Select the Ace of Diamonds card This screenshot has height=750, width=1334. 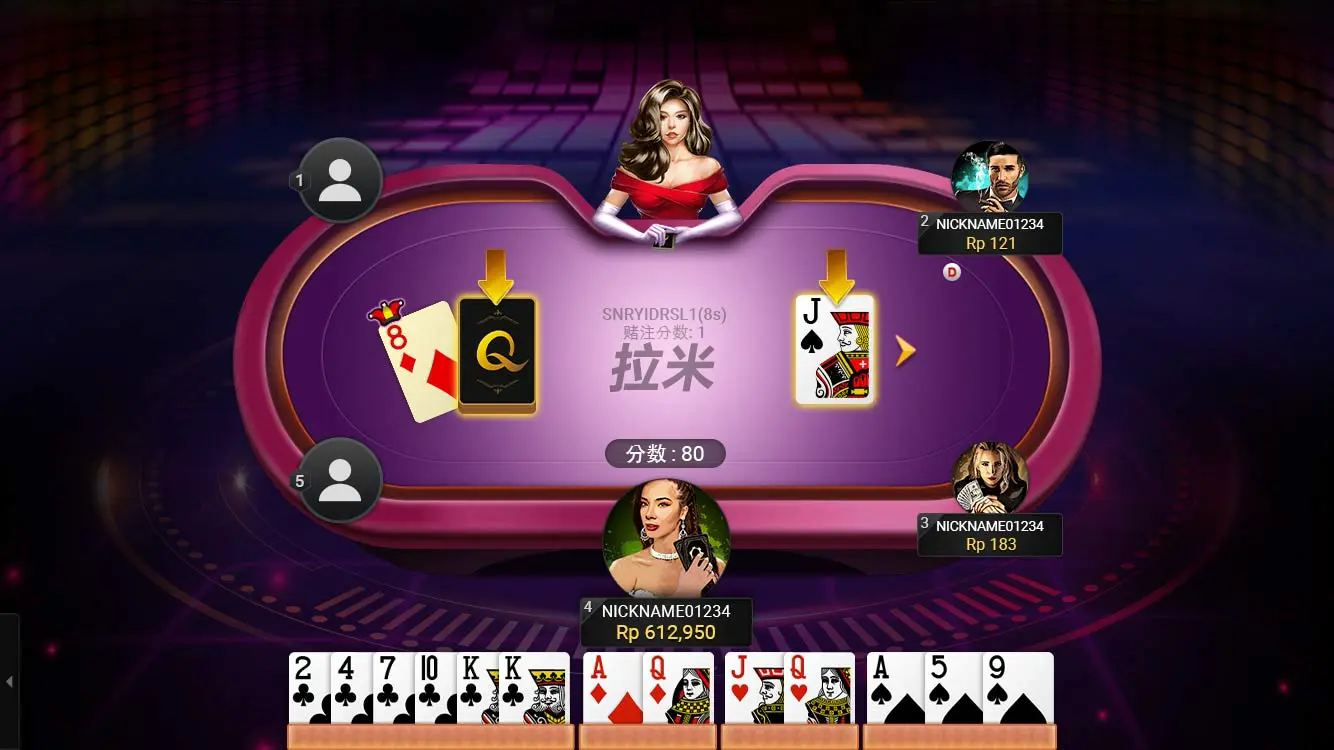pyautogui.click(x=611, y=688)
